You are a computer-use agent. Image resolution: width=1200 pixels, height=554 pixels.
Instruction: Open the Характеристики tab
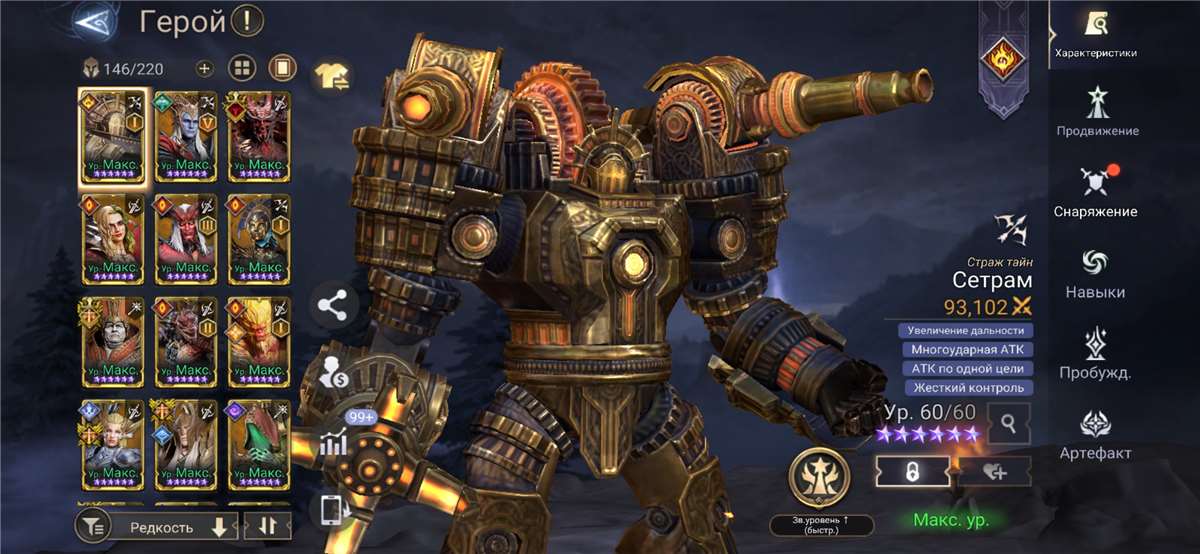[x=1095, y=34]
